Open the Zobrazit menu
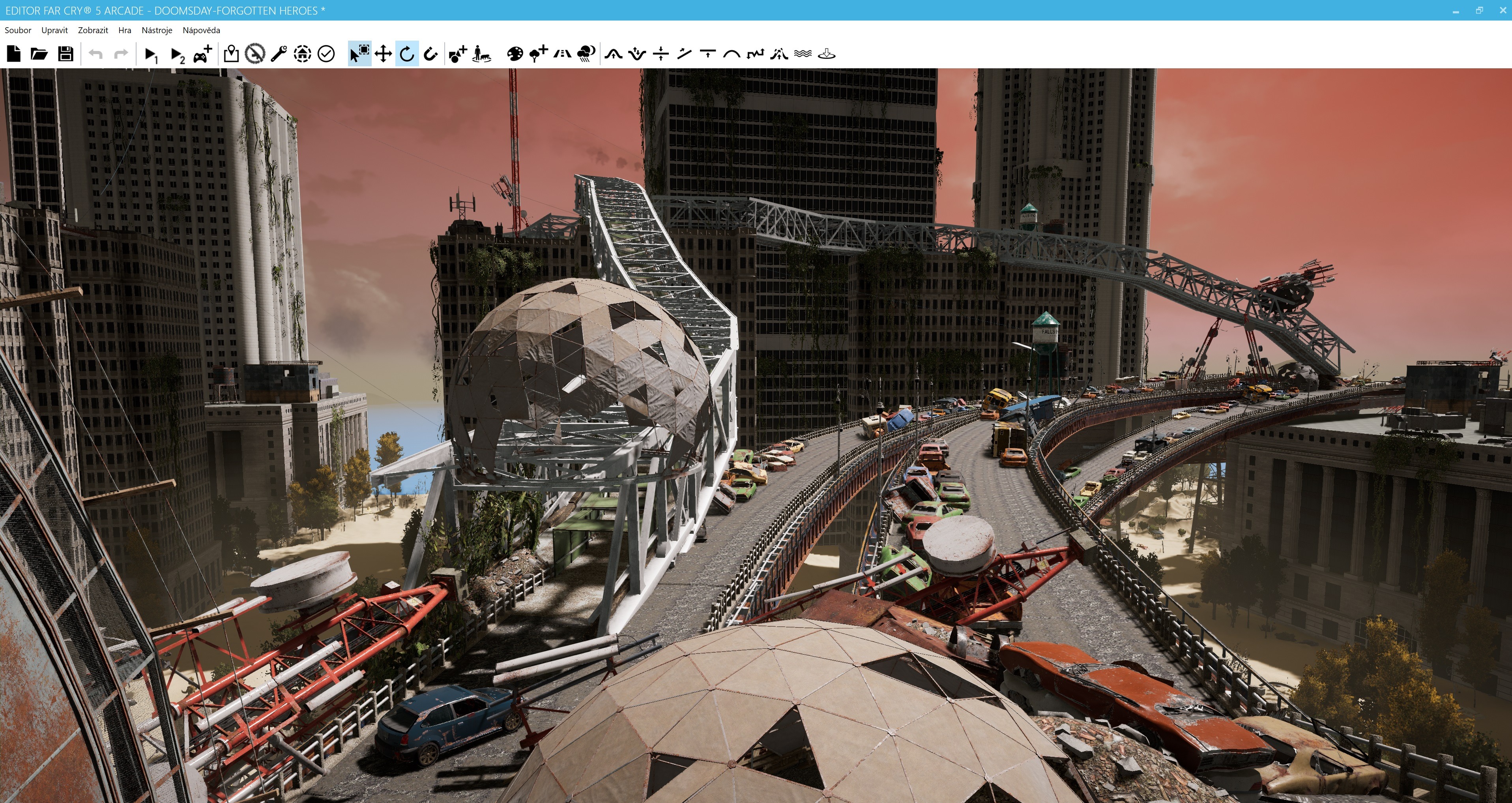This screenshot has width=1512, height=803. tap(93, 30)
